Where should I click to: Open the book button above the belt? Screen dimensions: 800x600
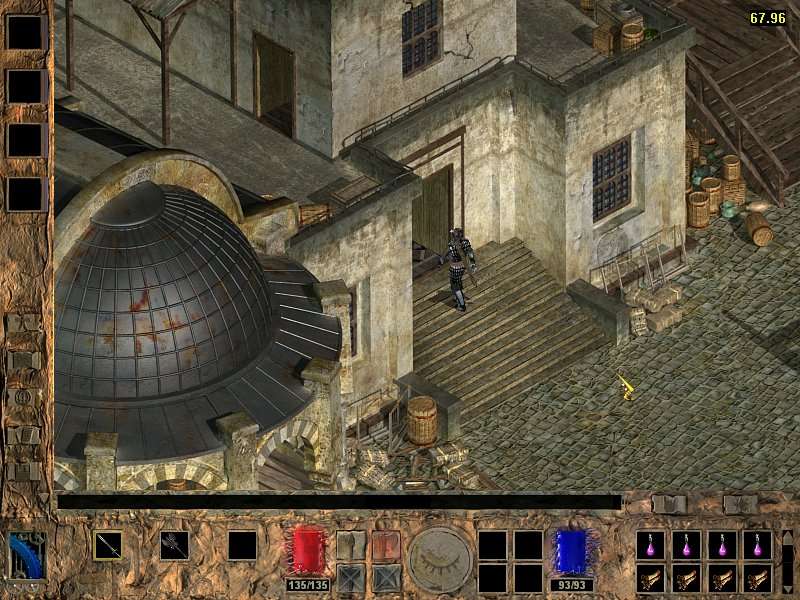(669, 505)
